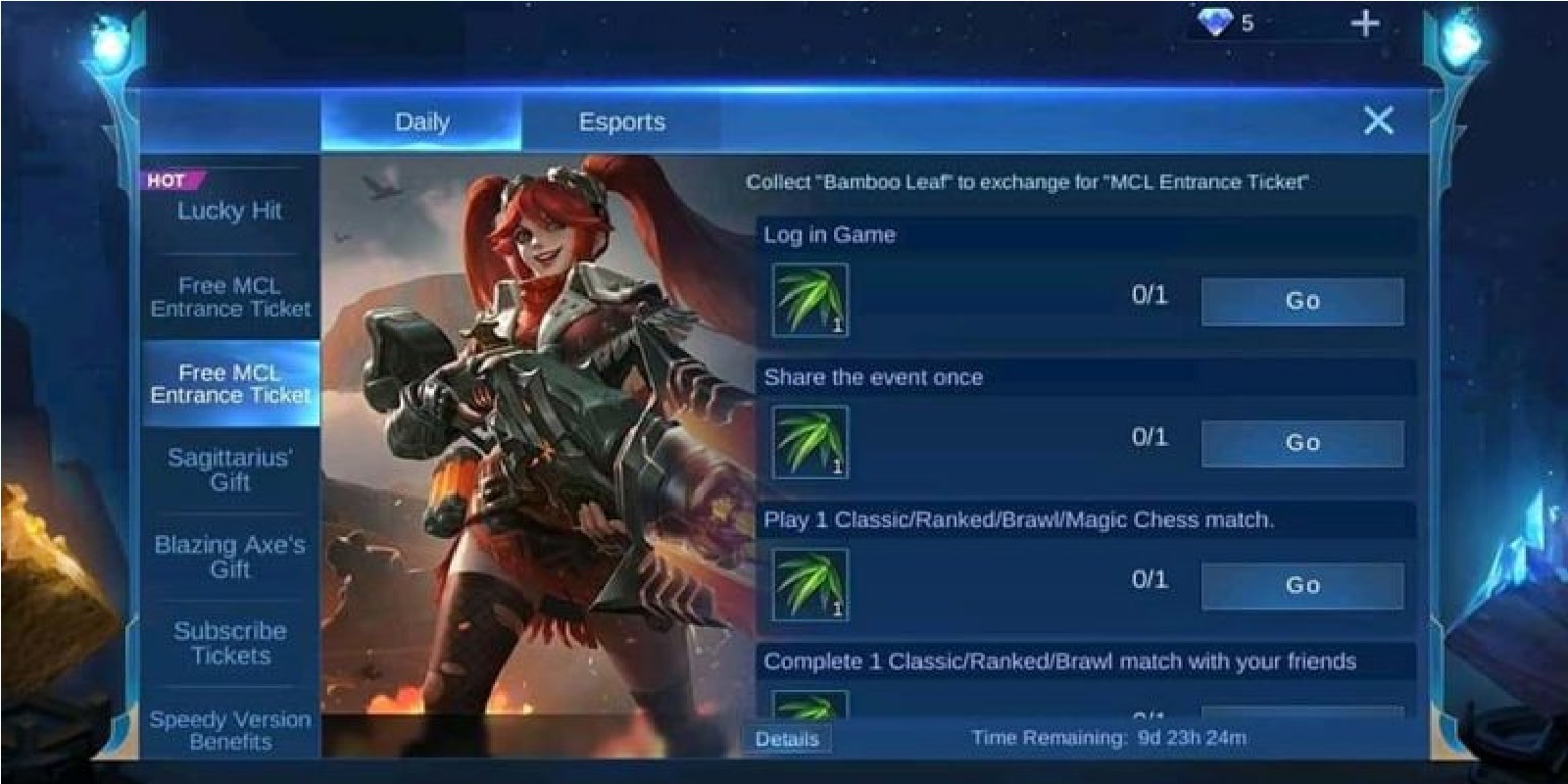Select the highlighted Free MCL Entrance Ticket entry
The image size is (1568, 784).
(227, 384)
